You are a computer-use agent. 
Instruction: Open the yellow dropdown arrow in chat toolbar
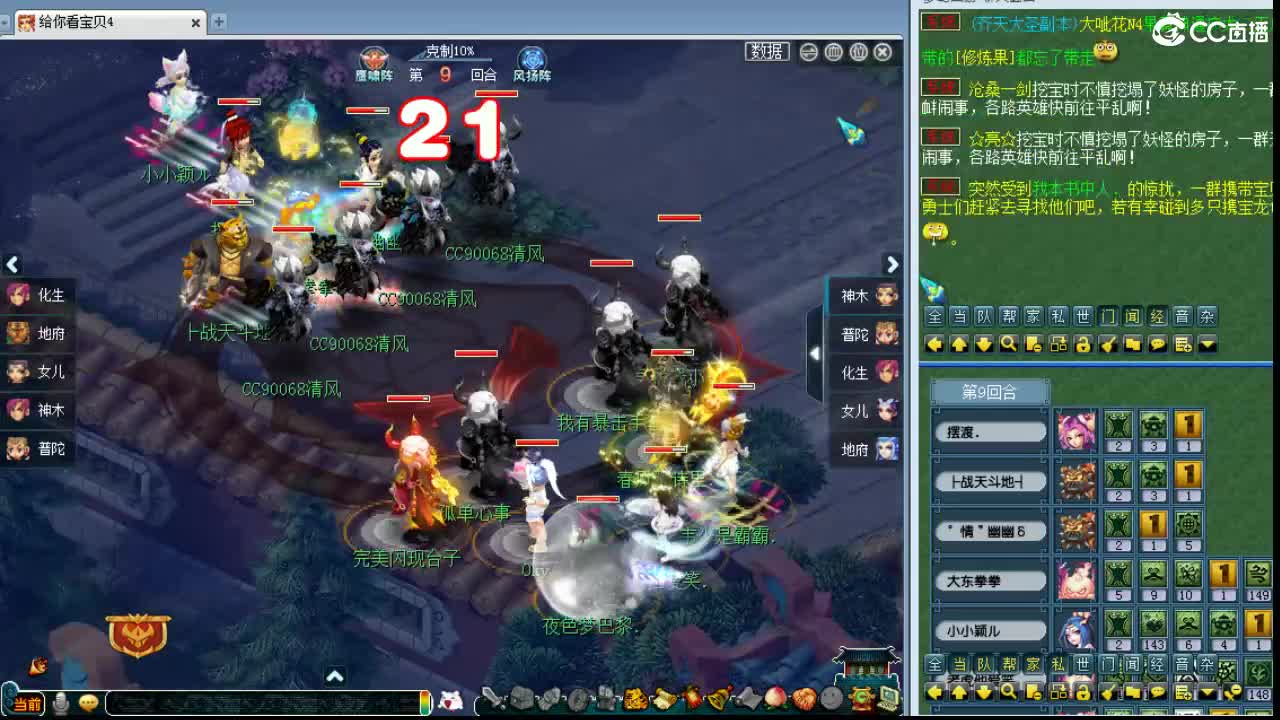pyautogui.click(x=1206, y=344)
